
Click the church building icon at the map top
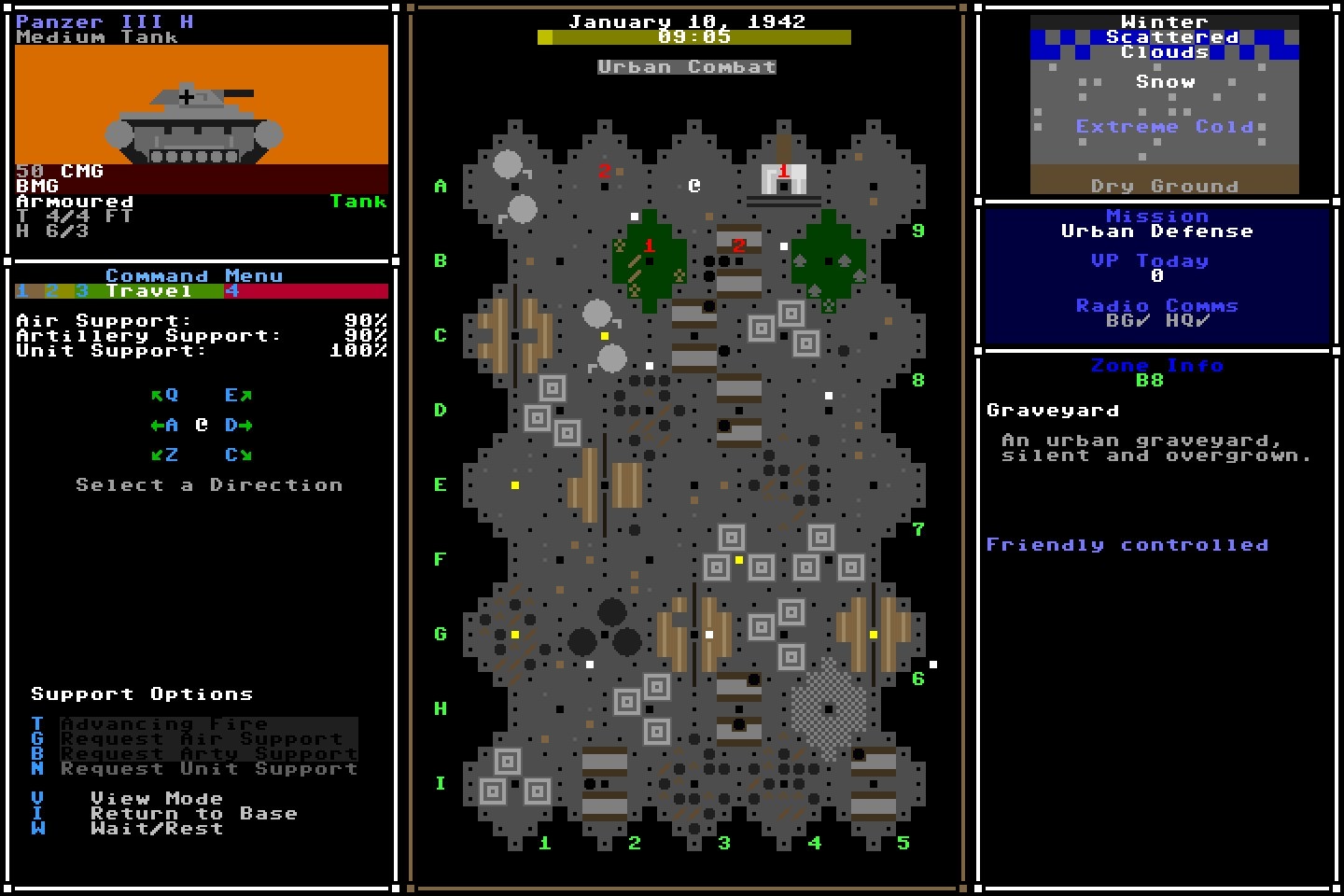point(782,179)
